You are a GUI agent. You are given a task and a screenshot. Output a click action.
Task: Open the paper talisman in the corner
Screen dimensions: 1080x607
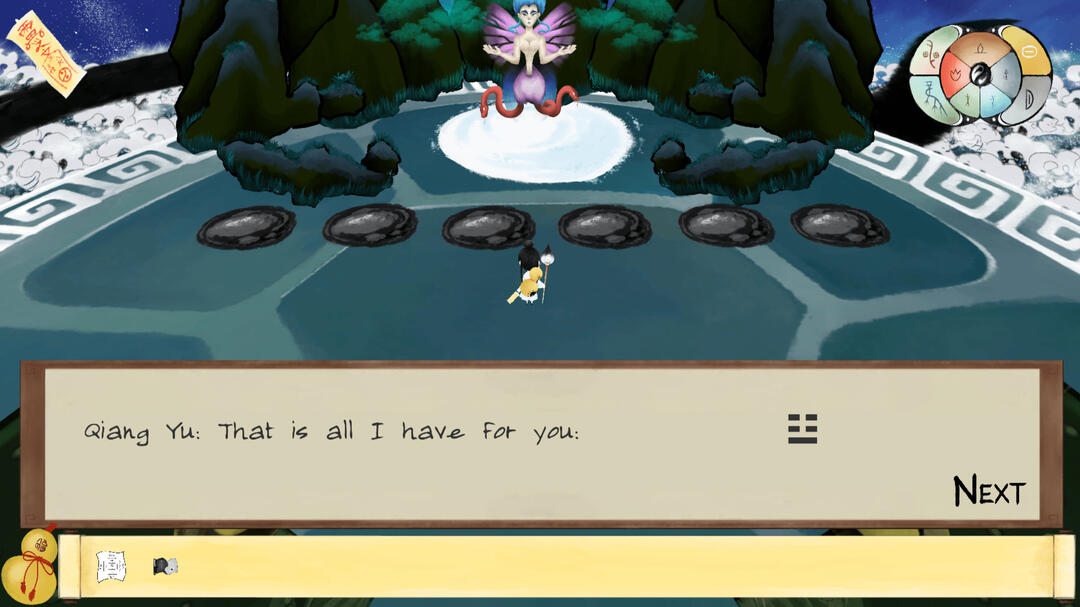(45, 53)
